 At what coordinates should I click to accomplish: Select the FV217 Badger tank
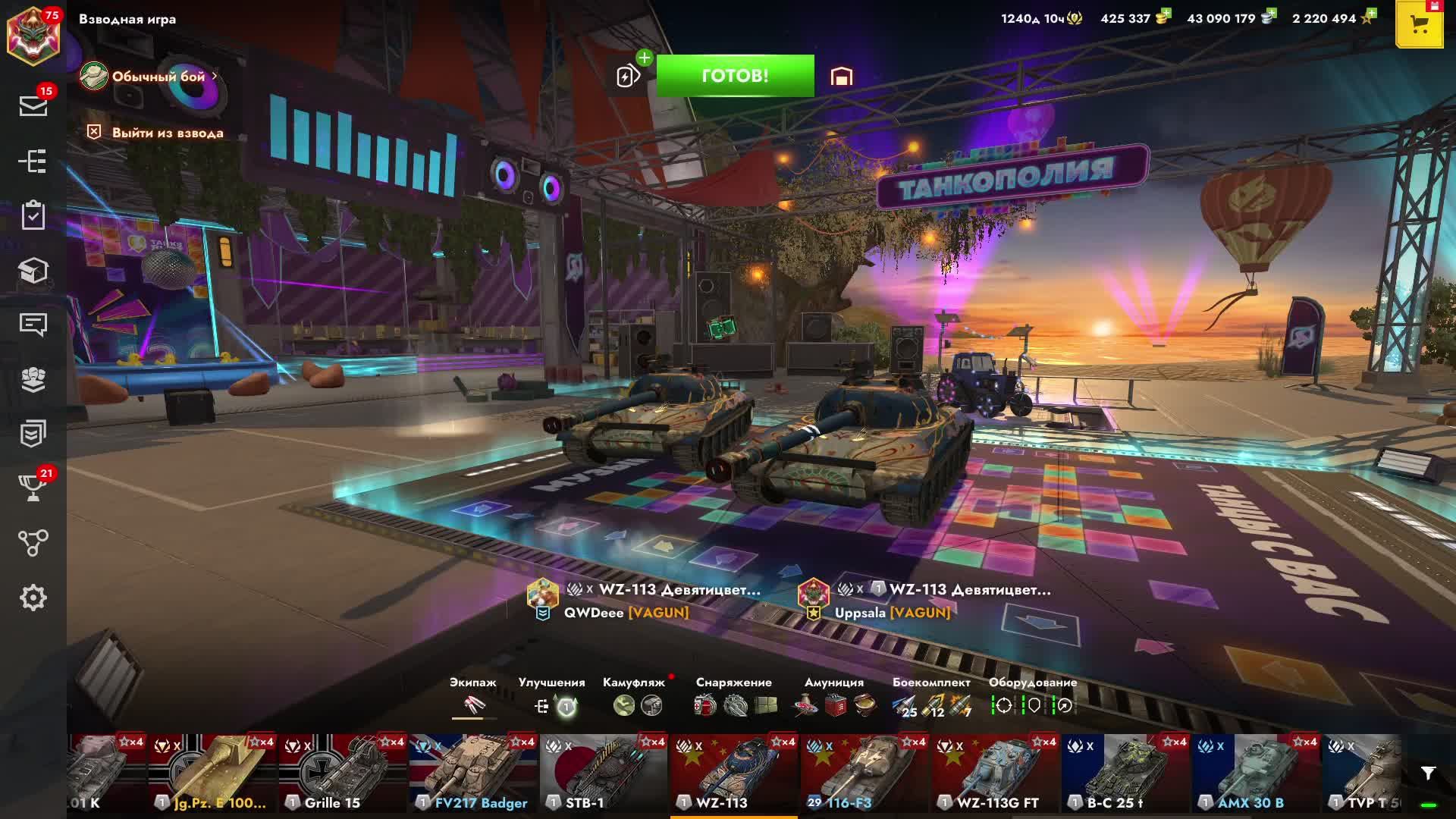coord(473,773)
